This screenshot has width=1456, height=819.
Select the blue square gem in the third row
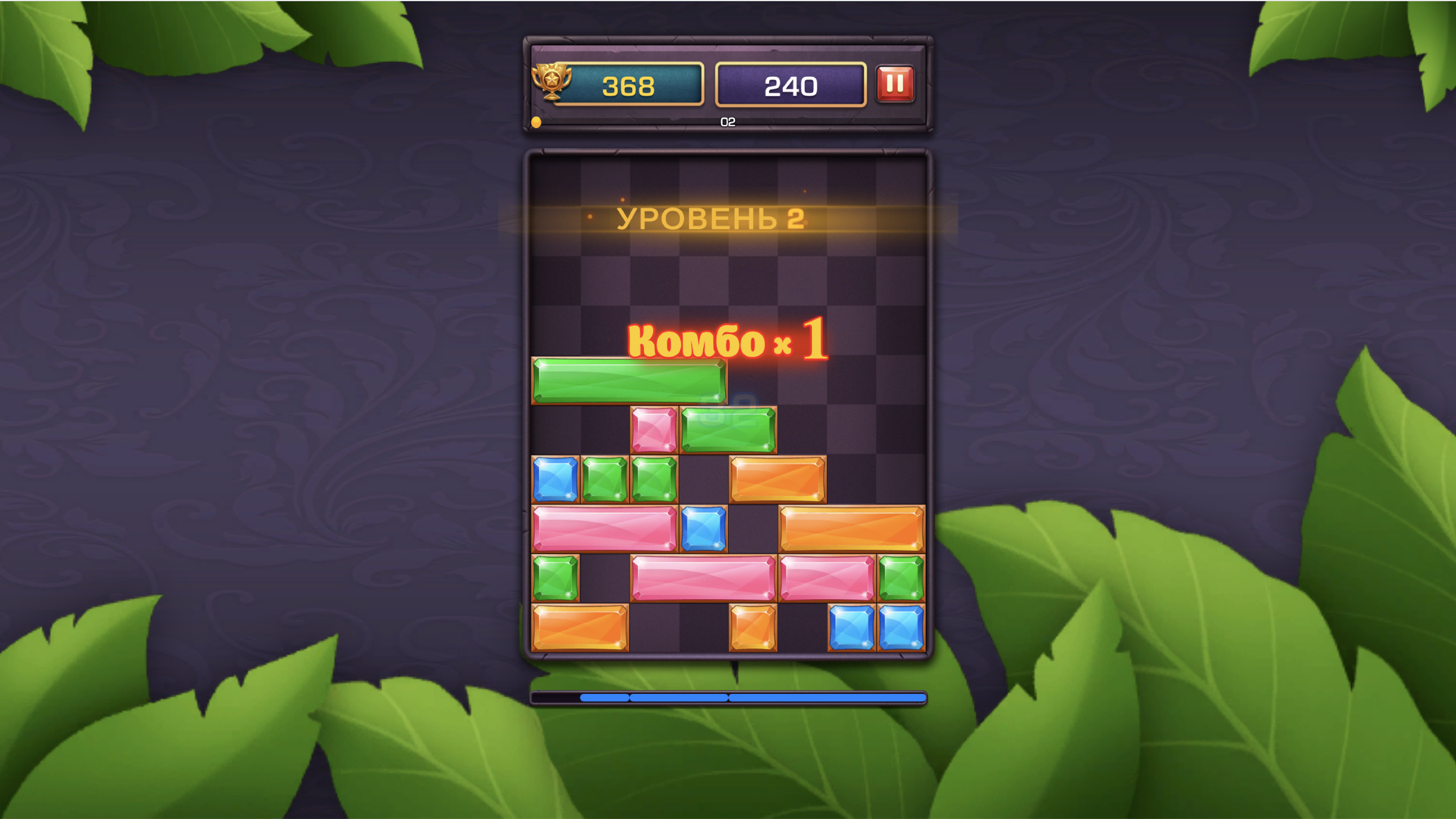554,479
